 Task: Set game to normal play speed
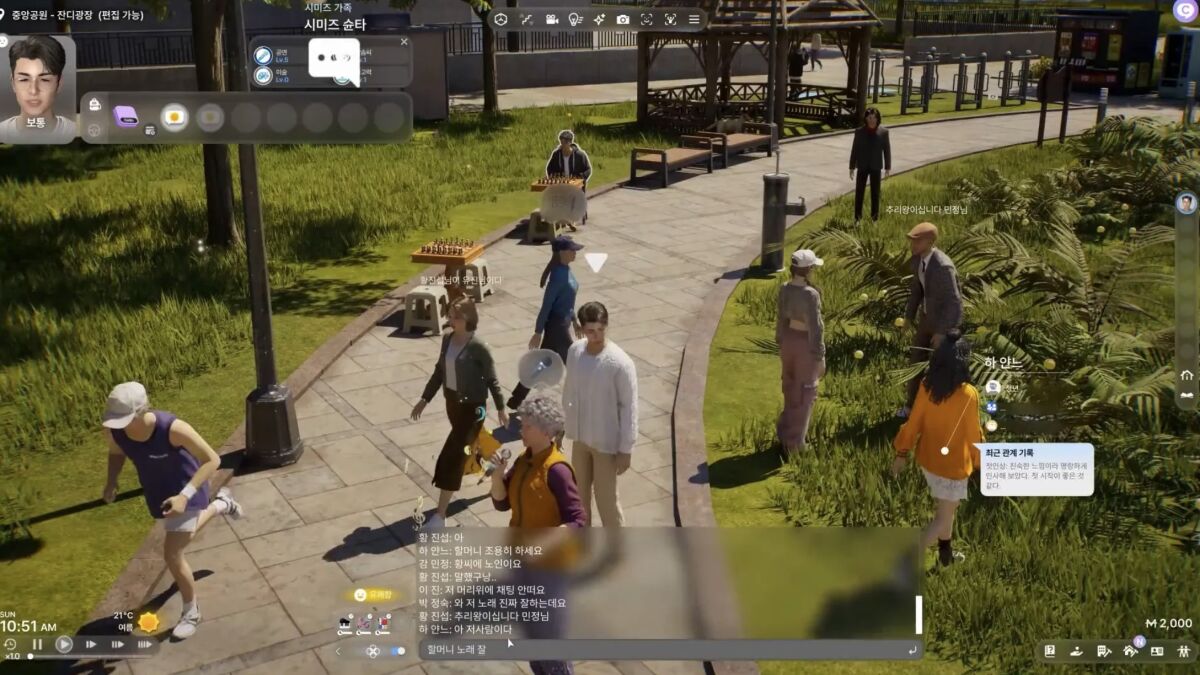point(64,645)
